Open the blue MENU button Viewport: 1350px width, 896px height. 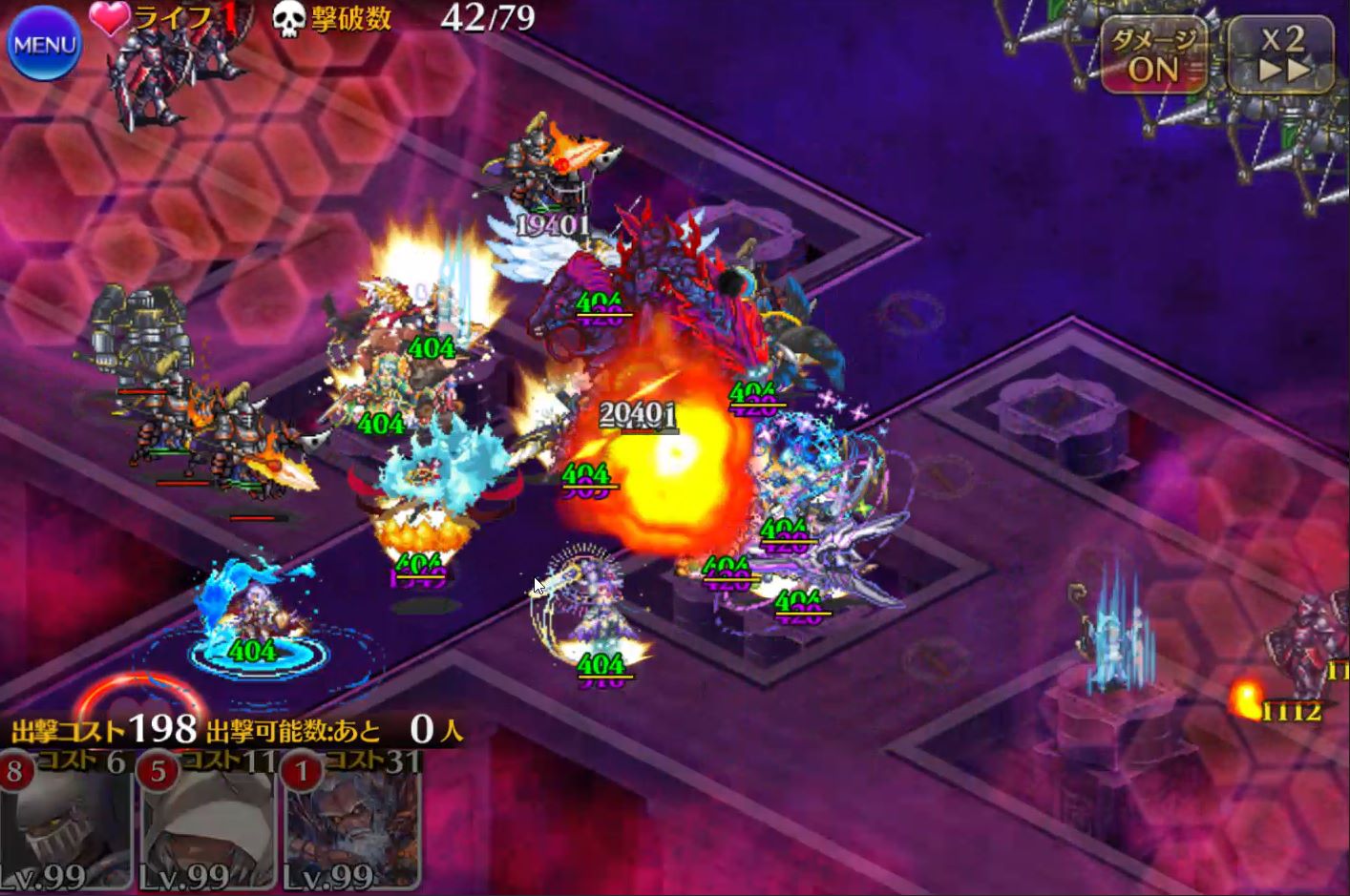44,45
